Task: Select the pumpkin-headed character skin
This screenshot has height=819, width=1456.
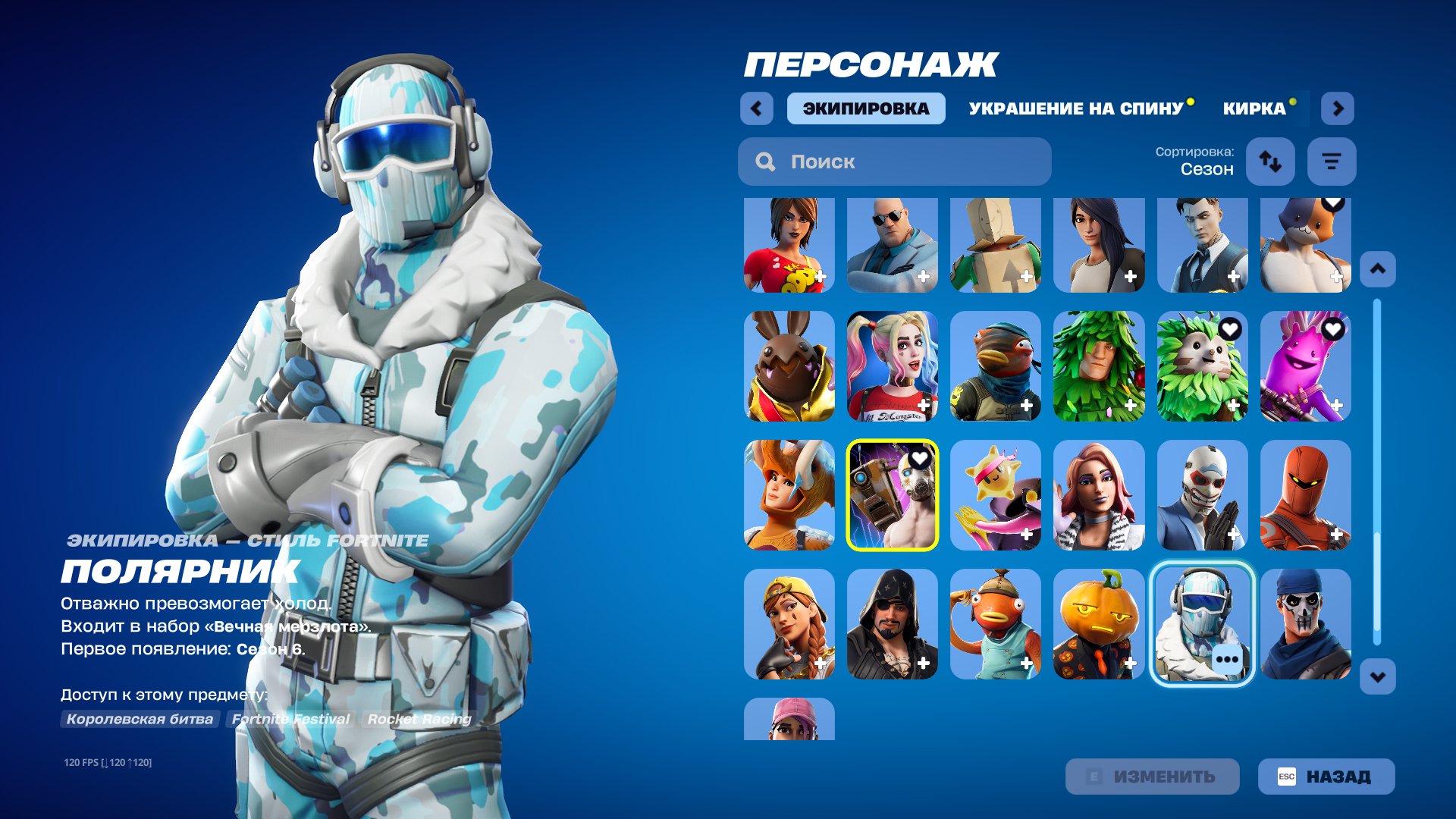Action: click(x=1100, y=622)
